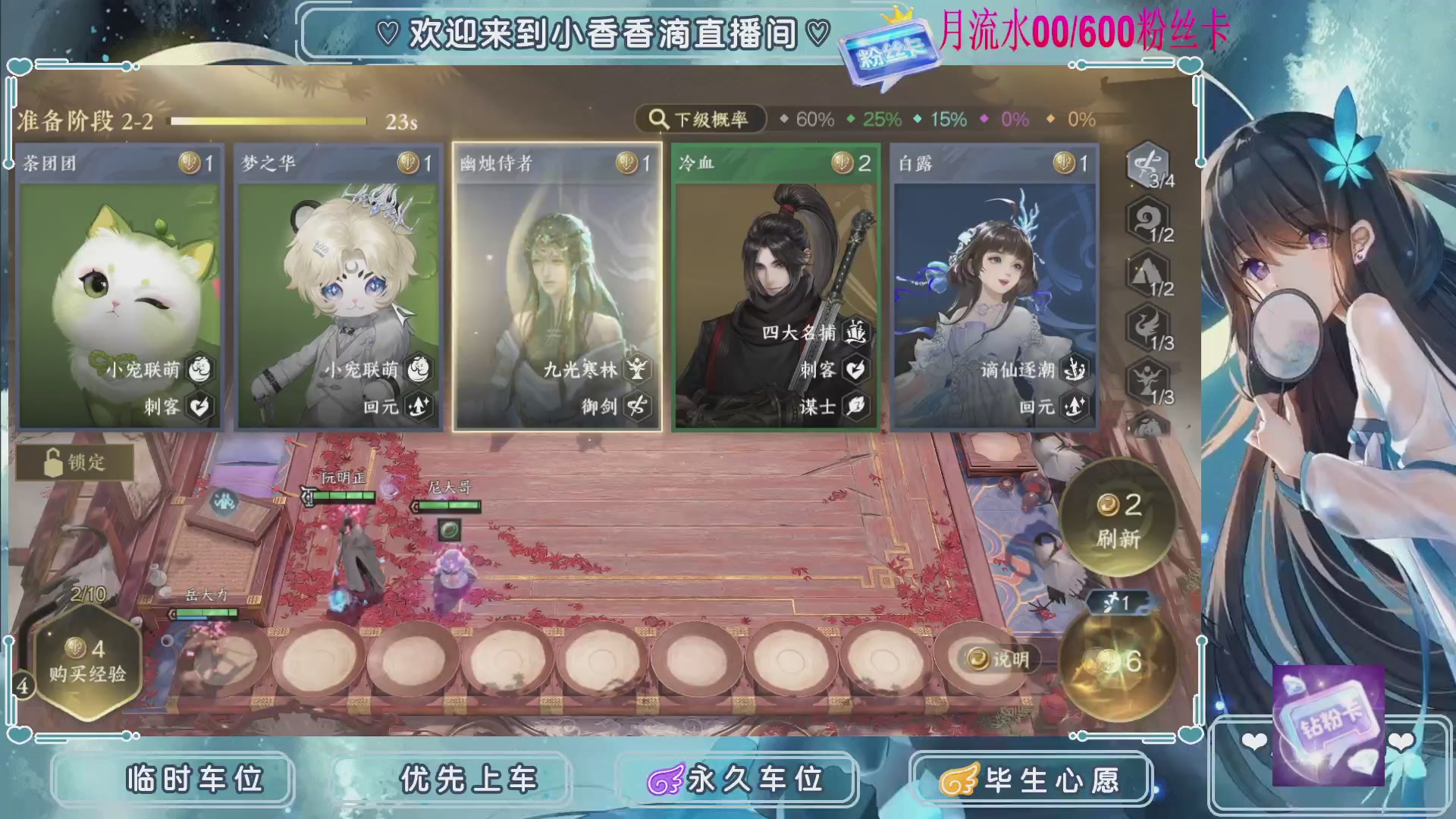Click the 回元 trait icon on 白露's card
The width and height of the screenshot is (1456, 819).
click(1074, 407)
